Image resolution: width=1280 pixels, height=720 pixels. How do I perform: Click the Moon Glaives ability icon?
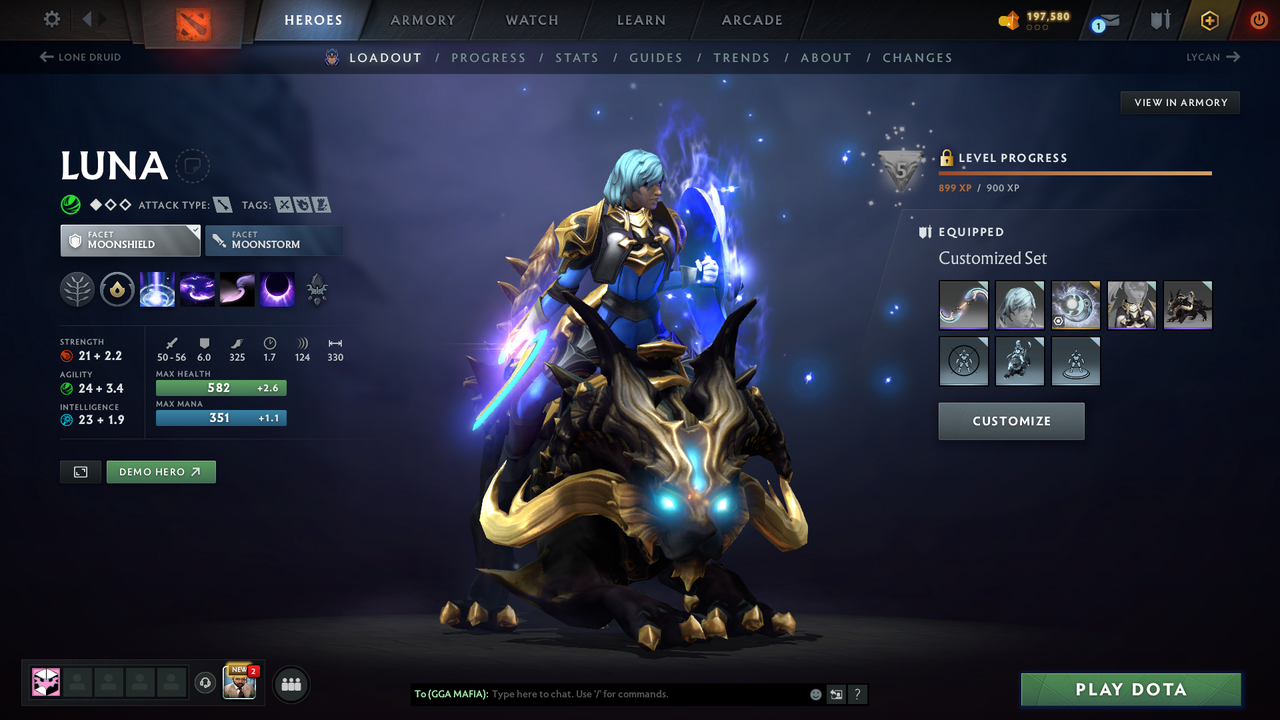196,289
